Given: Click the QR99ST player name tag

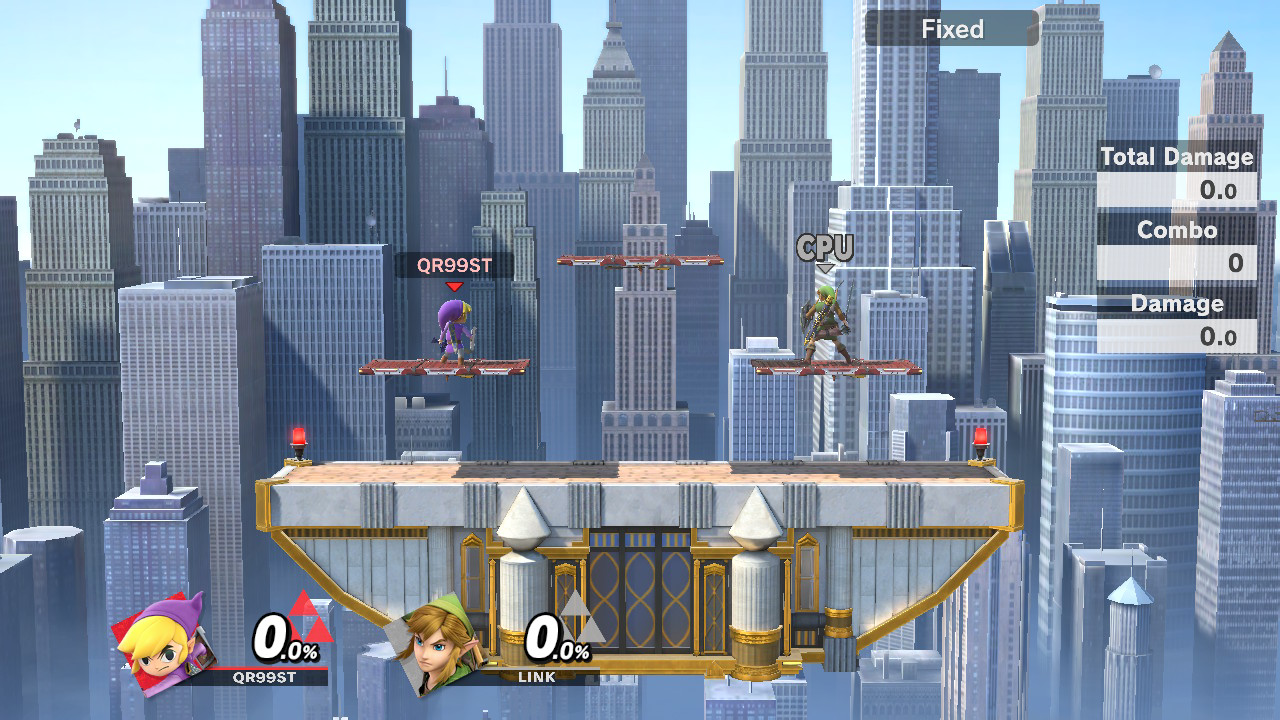Looking at the screenshot, I should click(454, 266).
